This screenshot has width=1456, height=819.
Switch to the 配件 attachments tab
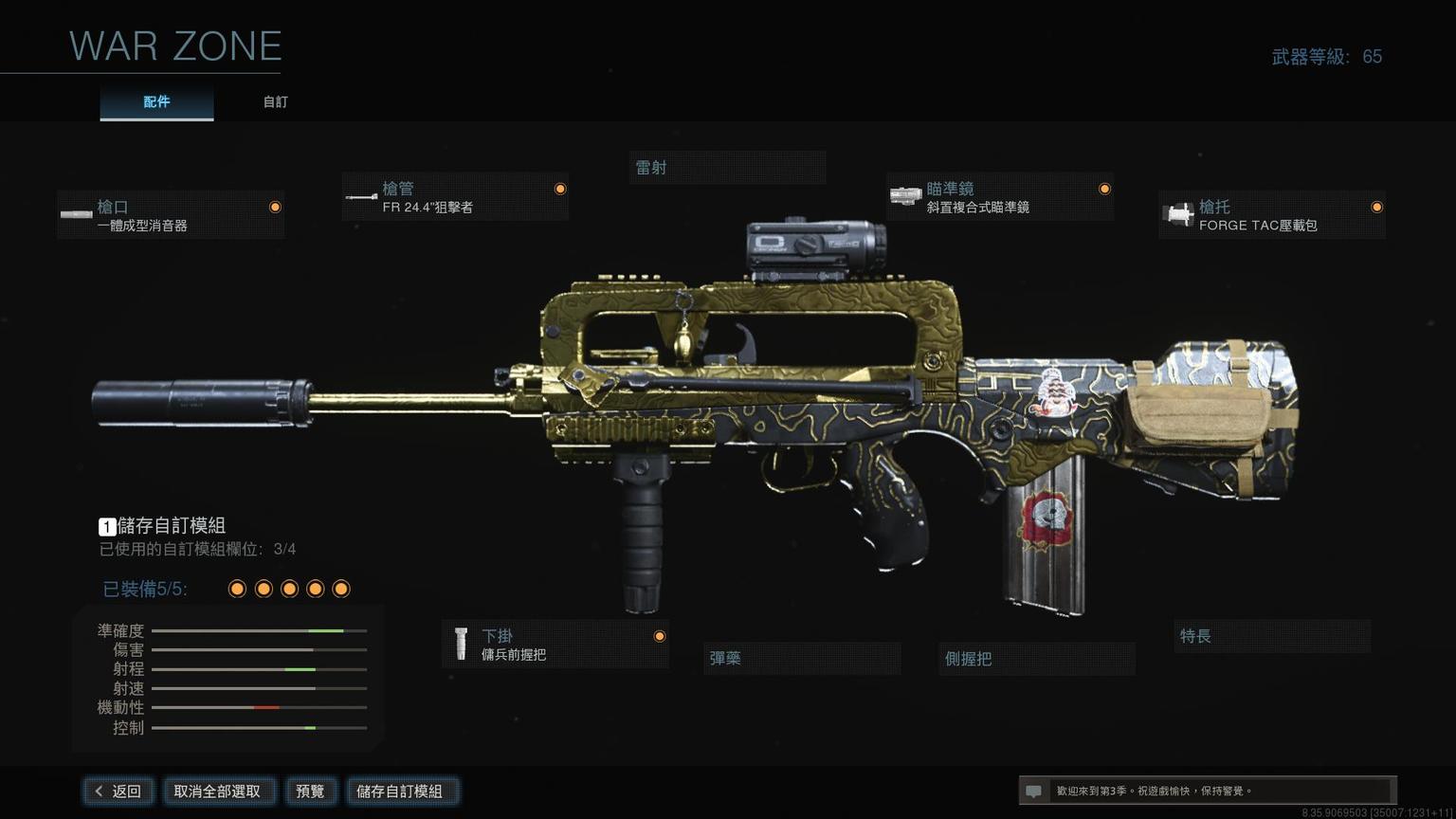[x=156, y=102]
